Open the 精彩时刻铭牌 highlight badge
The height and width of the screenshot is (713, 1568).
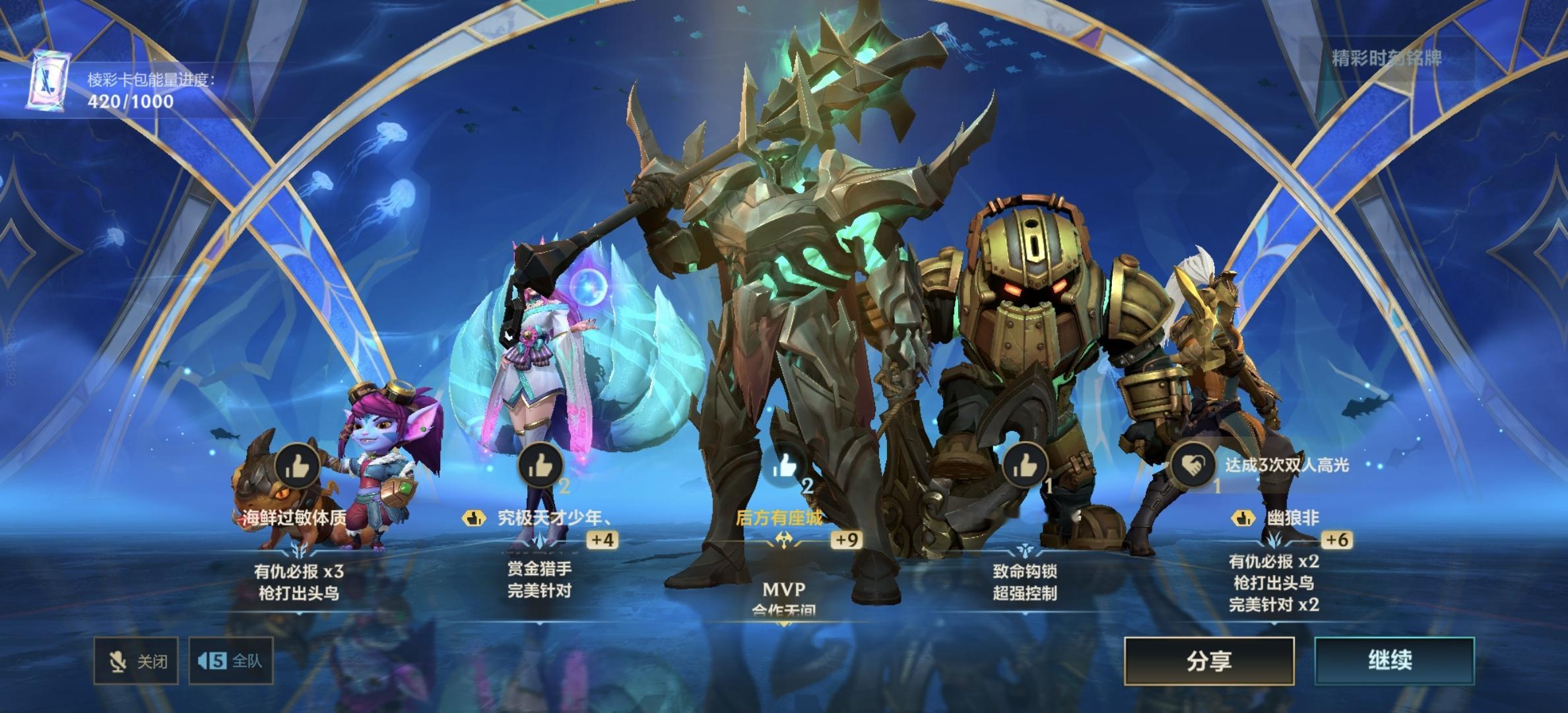pos(1387,59)
